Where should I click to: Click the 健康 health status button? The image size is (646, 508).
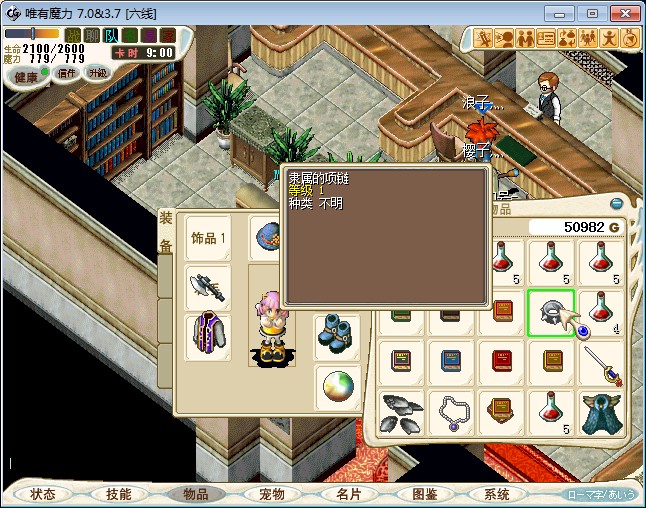pos(26,77)
